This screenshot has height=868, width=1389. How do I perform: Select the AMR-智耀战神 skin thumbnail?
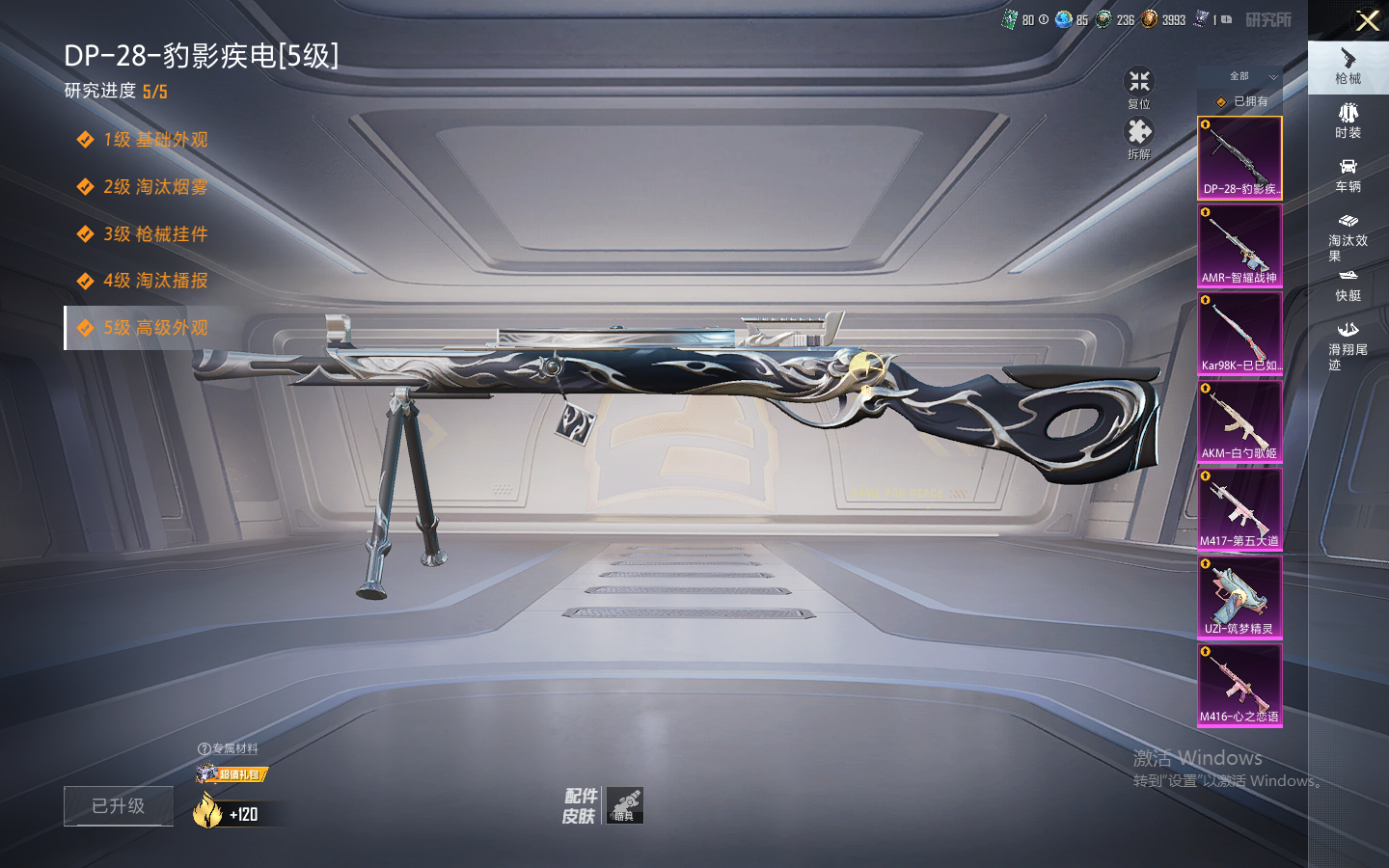1239,246
